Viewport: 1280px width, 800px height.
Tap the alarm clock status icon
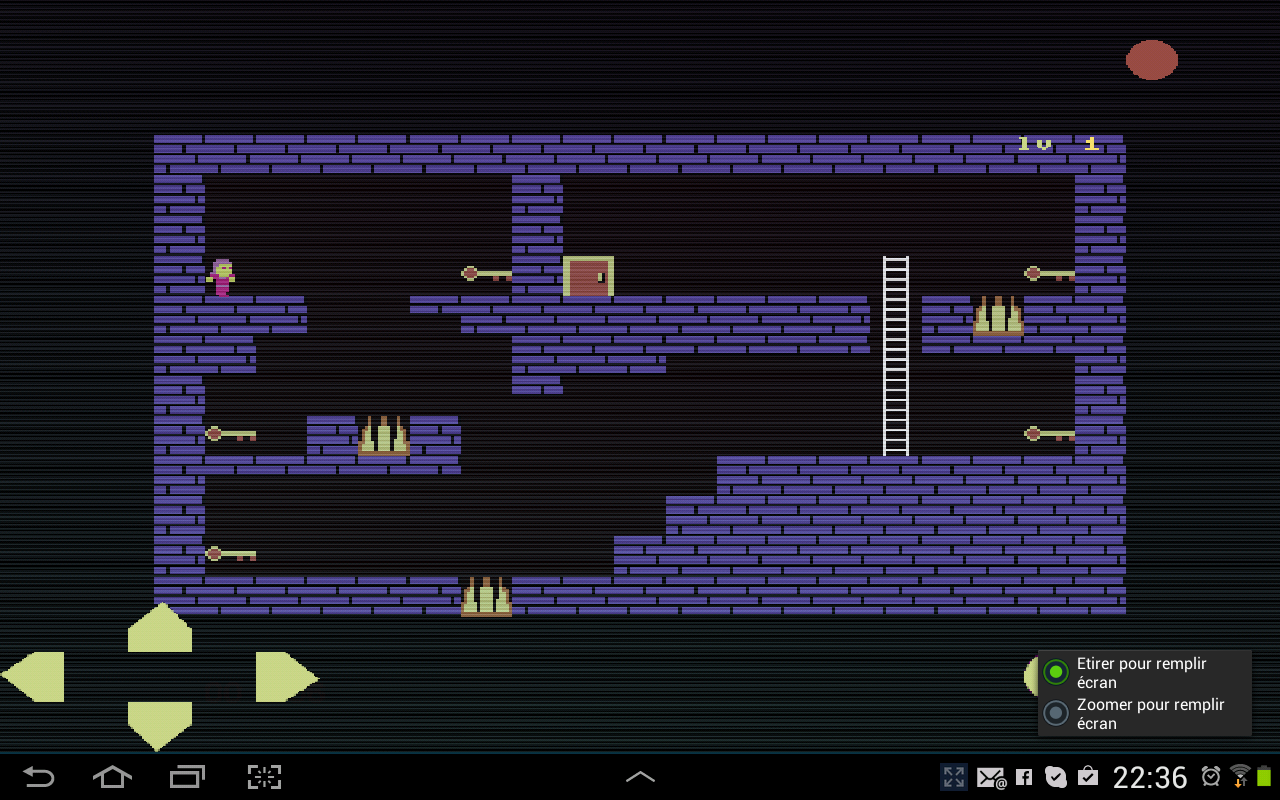[1209, 777]
